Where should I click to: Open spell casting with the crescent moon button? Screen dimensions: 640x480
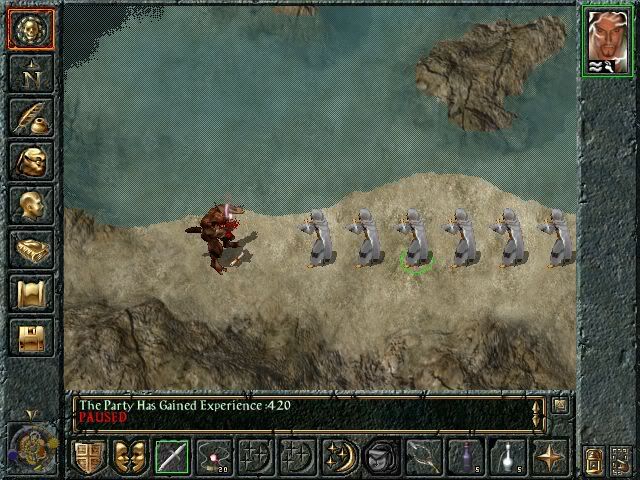tap(339, 457)
